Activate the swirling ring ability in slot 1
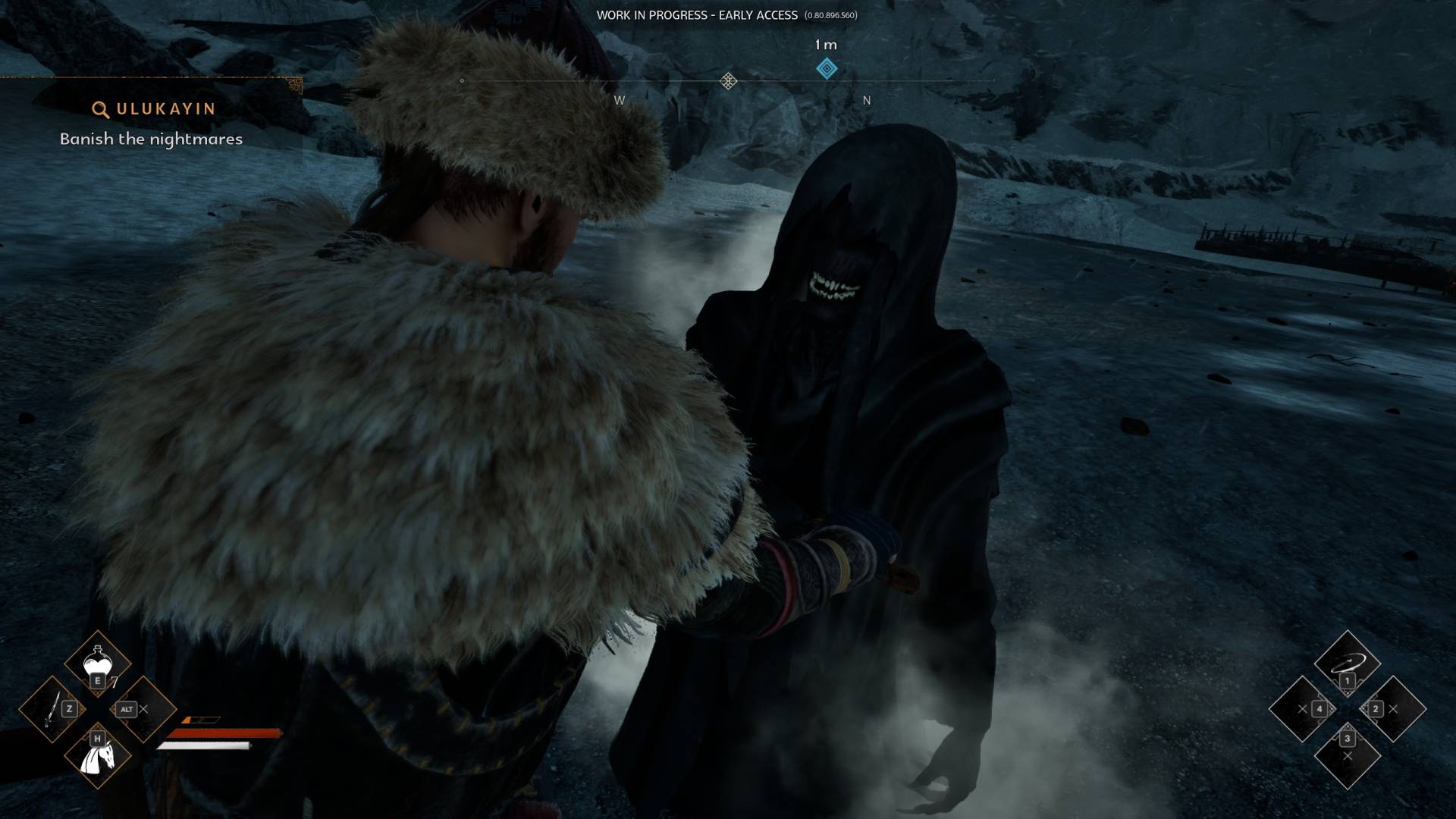 1347,664
